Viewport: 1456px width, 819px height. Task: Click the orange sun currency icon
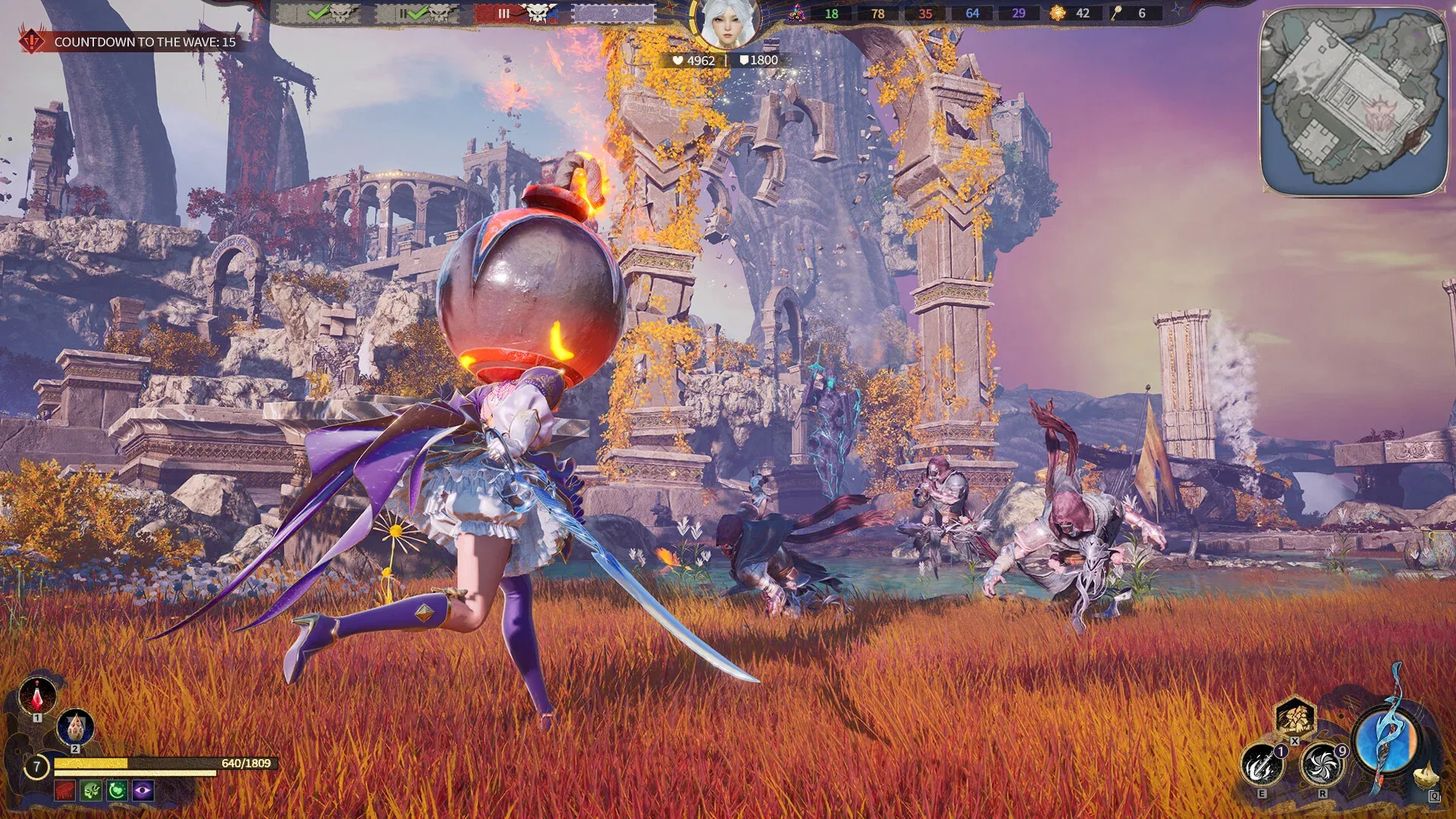[x=1058, y=13]
